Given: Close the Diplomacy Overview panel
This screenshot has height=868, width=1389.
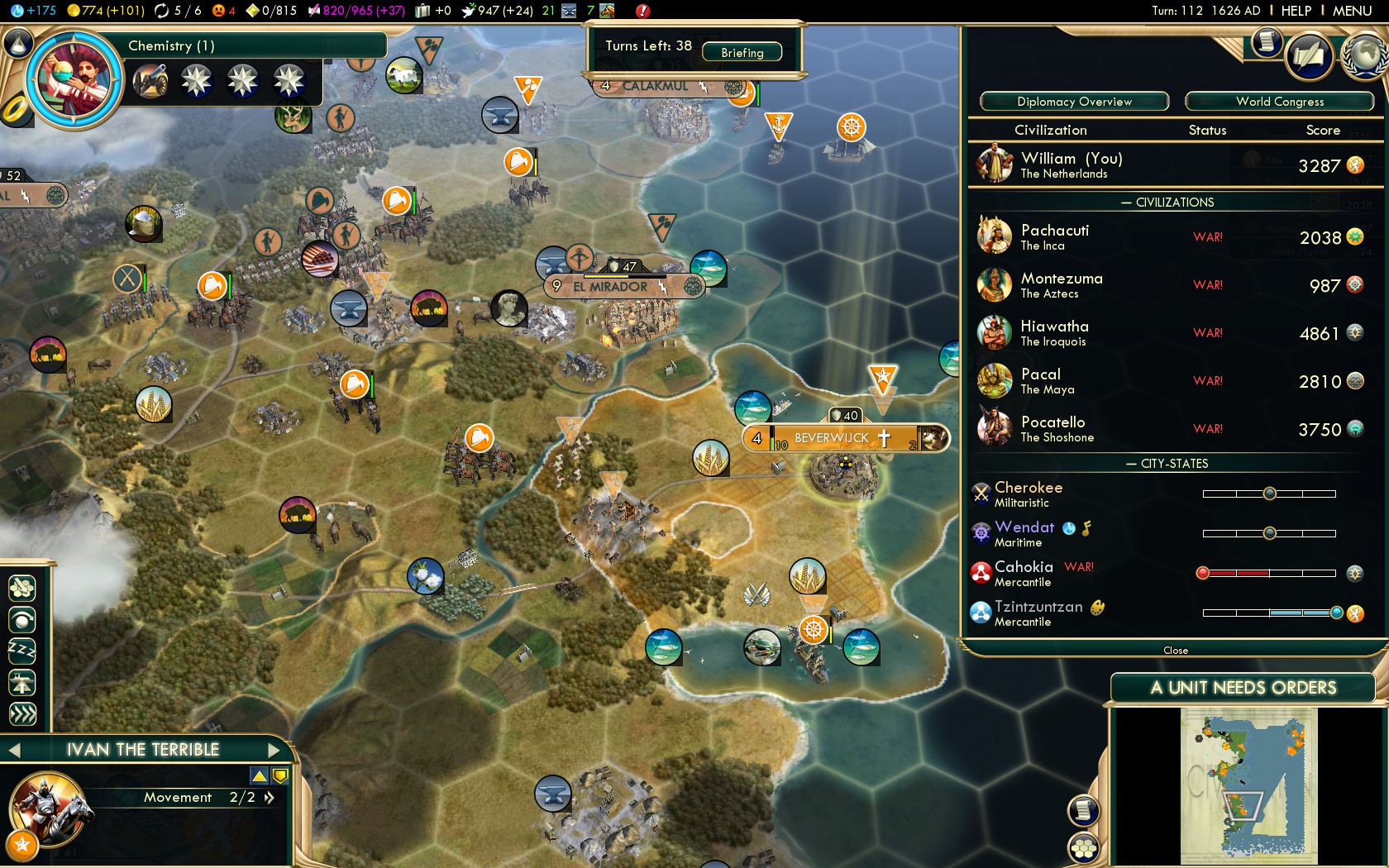Looking at the screenshot, I should (1175, 651).
